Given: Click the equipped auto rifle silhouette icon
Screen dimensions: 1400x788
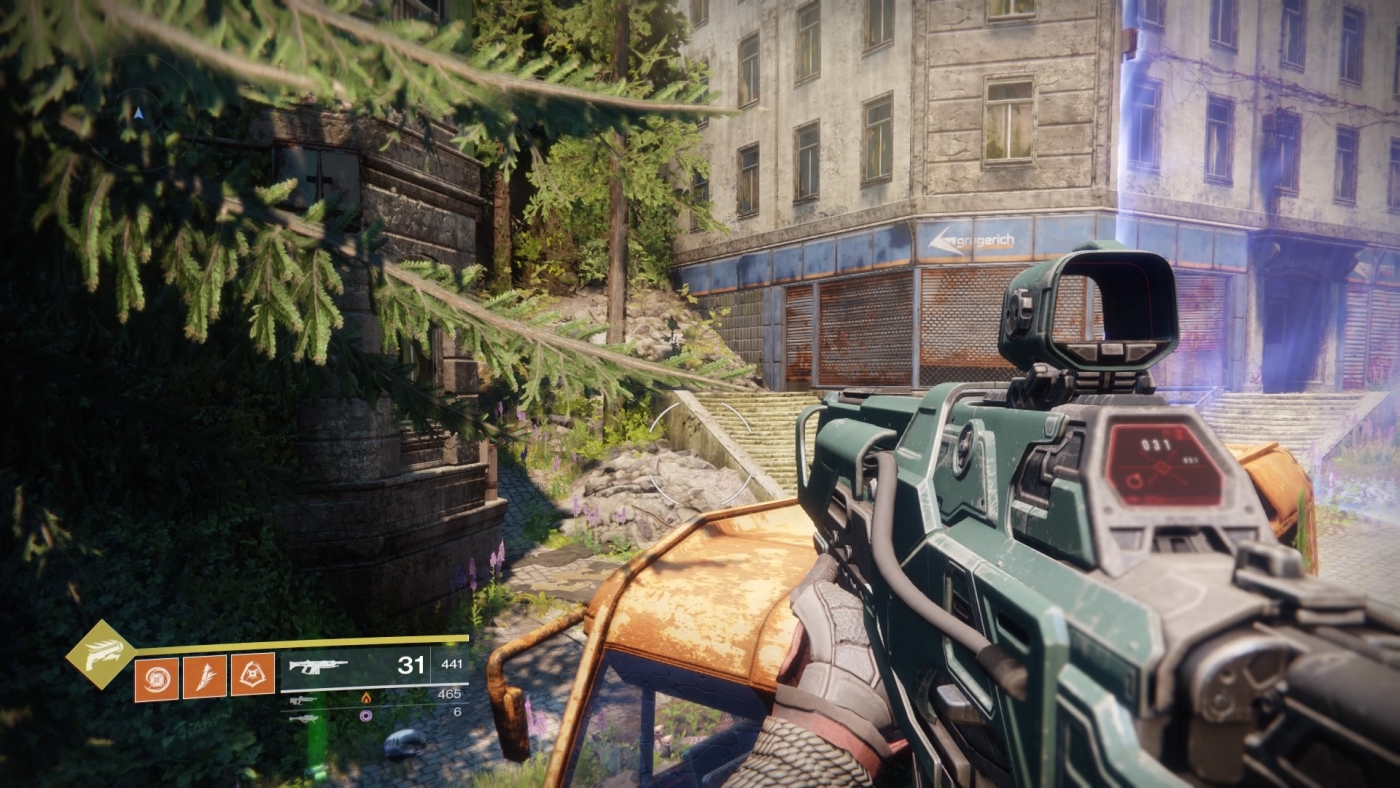Looking at the screenshot, I should tap(320, 666).
